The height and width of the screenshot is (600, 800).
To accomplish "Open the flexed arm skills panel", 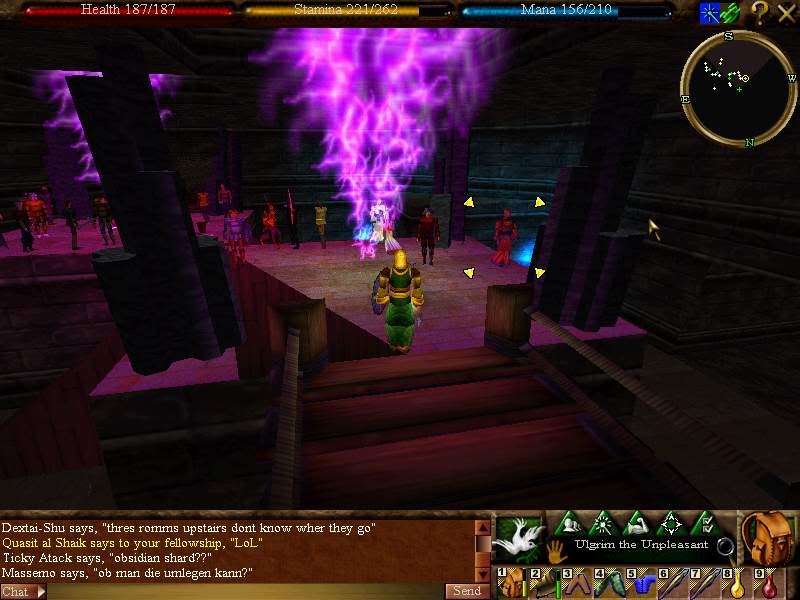I will [x=637, y=523].
